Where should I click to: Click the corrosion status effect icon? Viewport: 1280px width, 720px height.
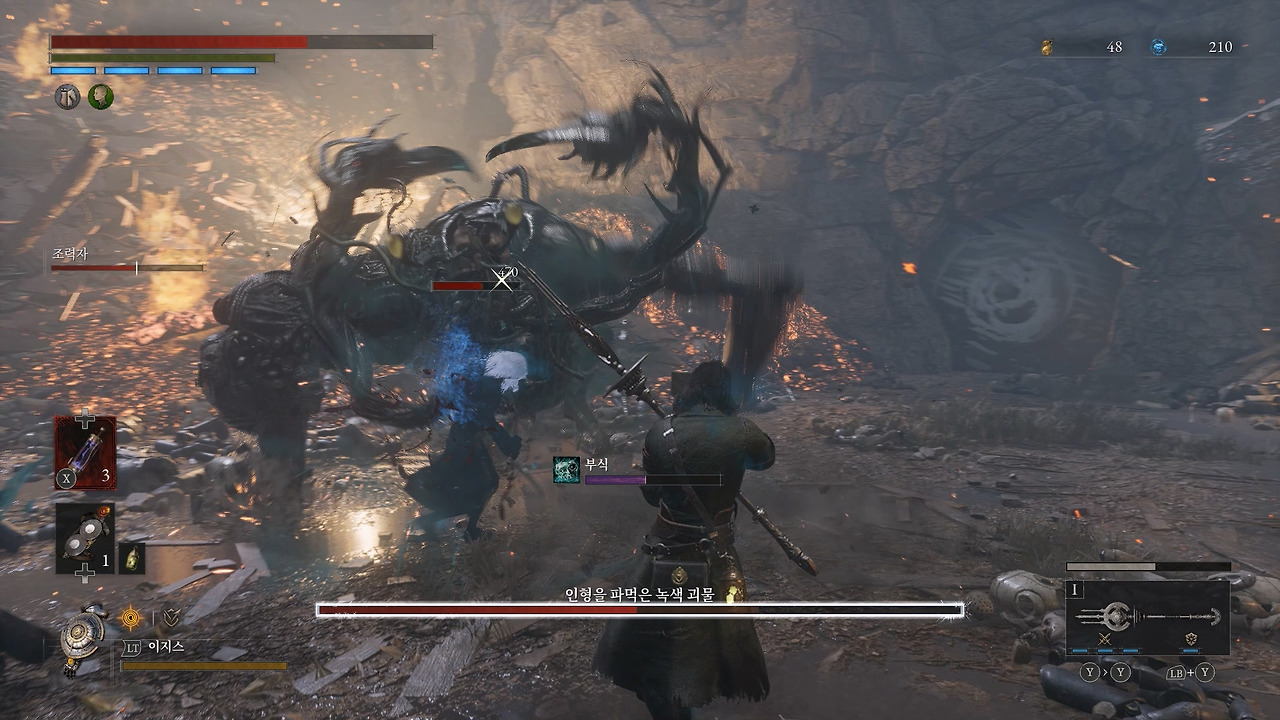tap(567, 470)
